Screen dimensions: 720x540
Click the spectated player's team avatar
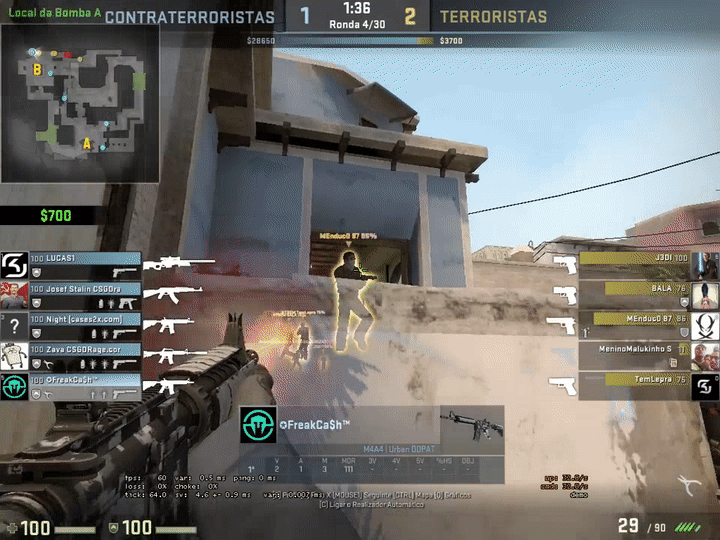click(x=257, y=427)
